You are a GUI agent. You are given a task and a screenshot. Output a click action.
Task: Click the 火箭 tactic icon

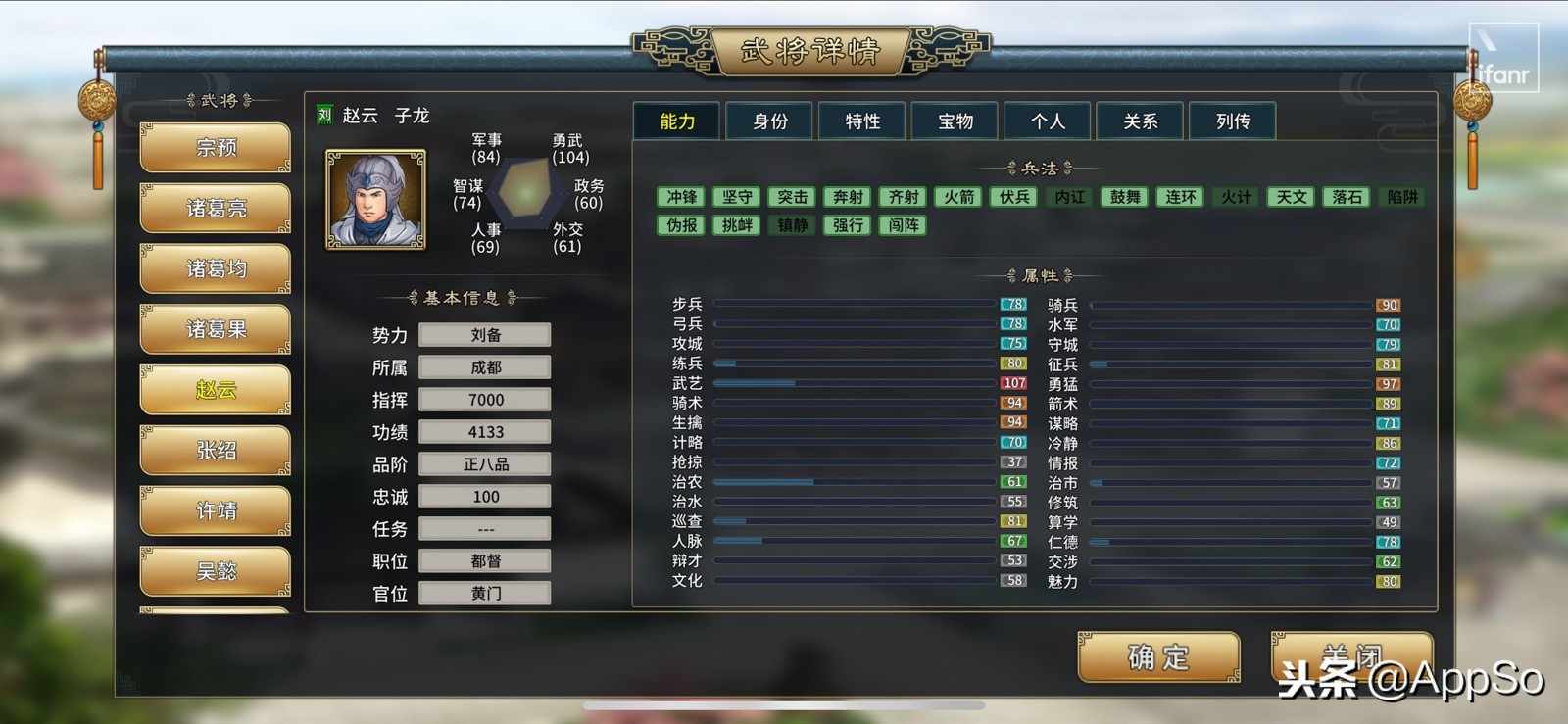tap(957, 197)
